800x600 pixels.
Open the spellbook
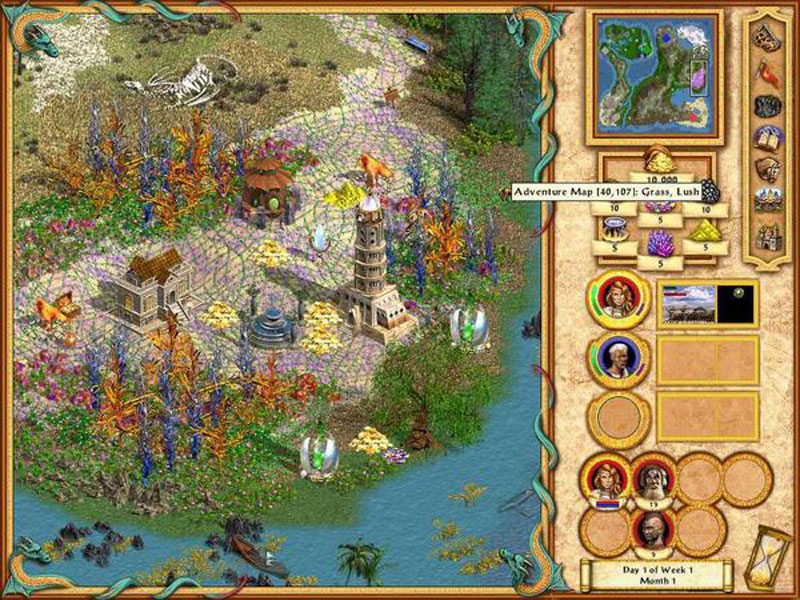pos(767,137)
